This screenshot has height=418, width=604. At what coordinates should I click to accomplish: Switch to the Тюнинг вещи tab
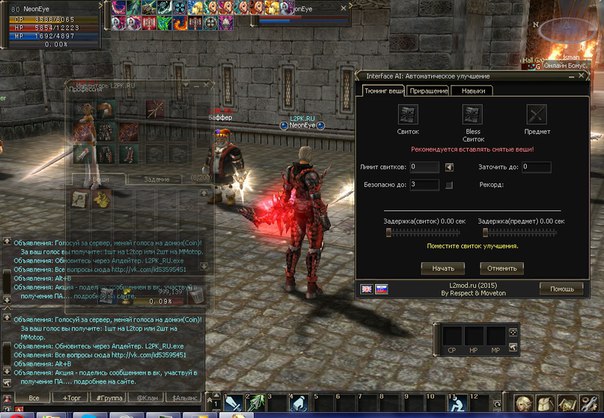383,91
